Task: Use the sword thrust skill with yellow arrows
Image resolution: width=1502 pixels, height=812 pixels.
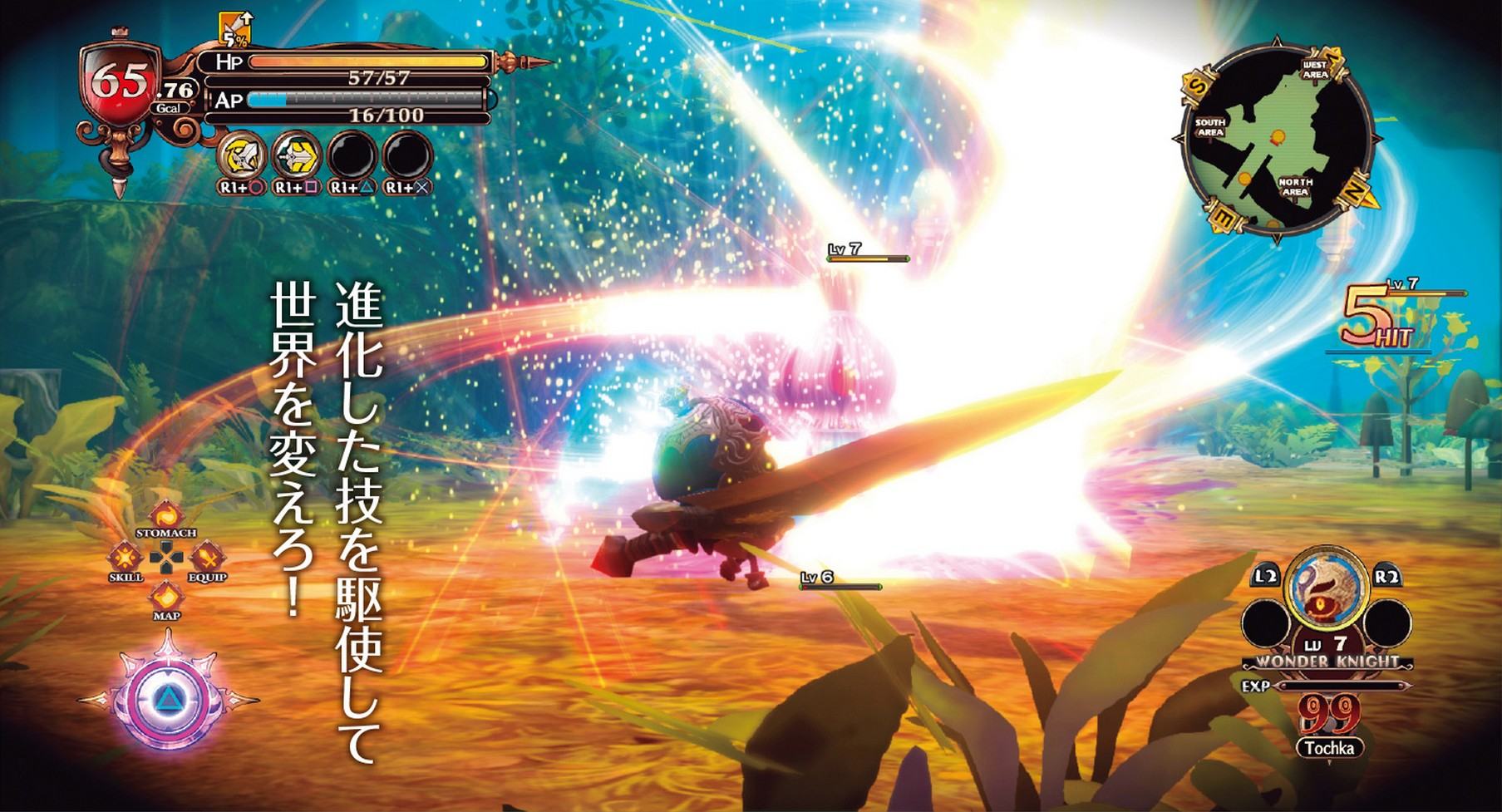Action: click(x=298, y=155)
